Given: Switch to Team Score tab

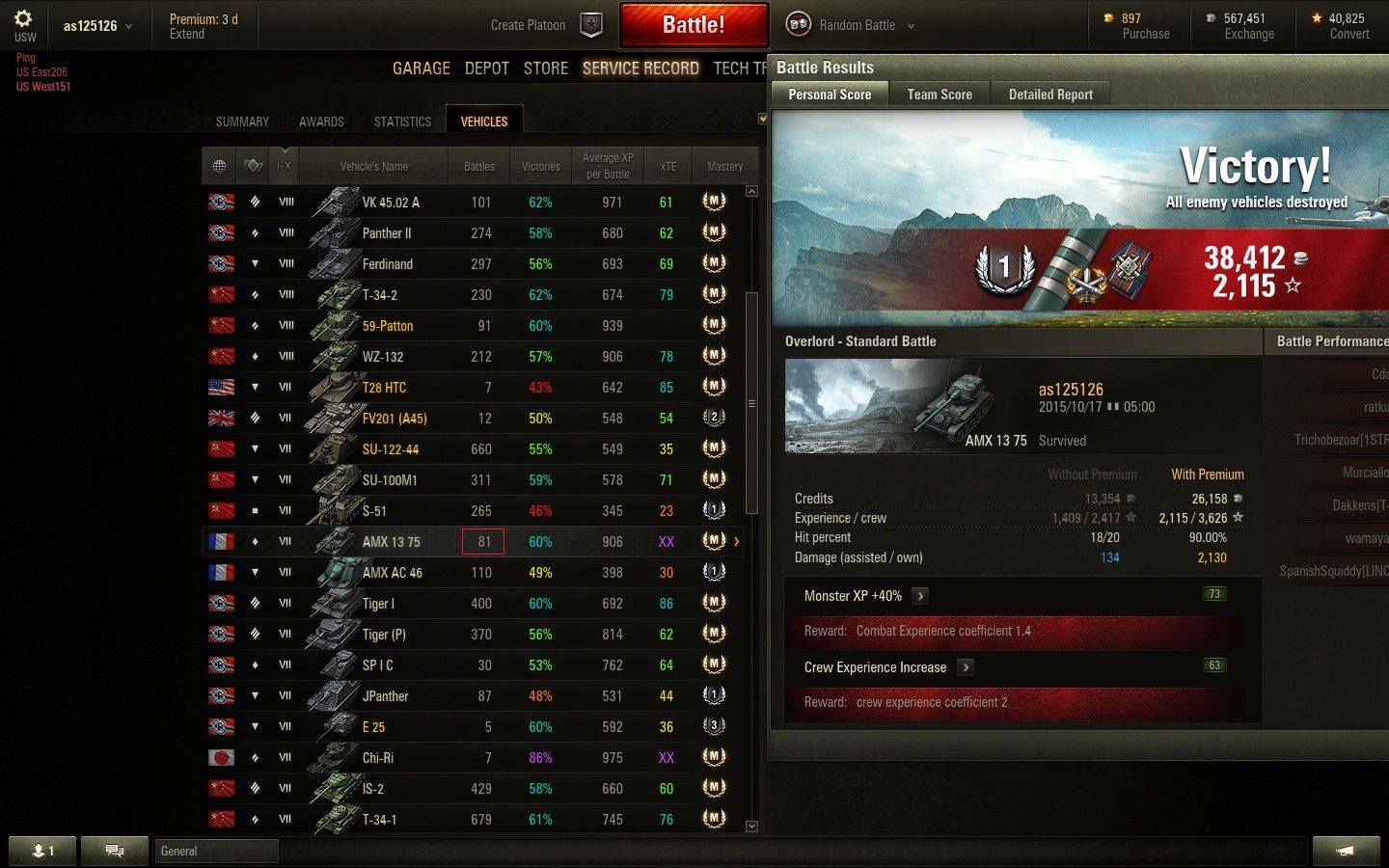Looking at the screenshot, I should pyautogui.click(x=939, y=95).
